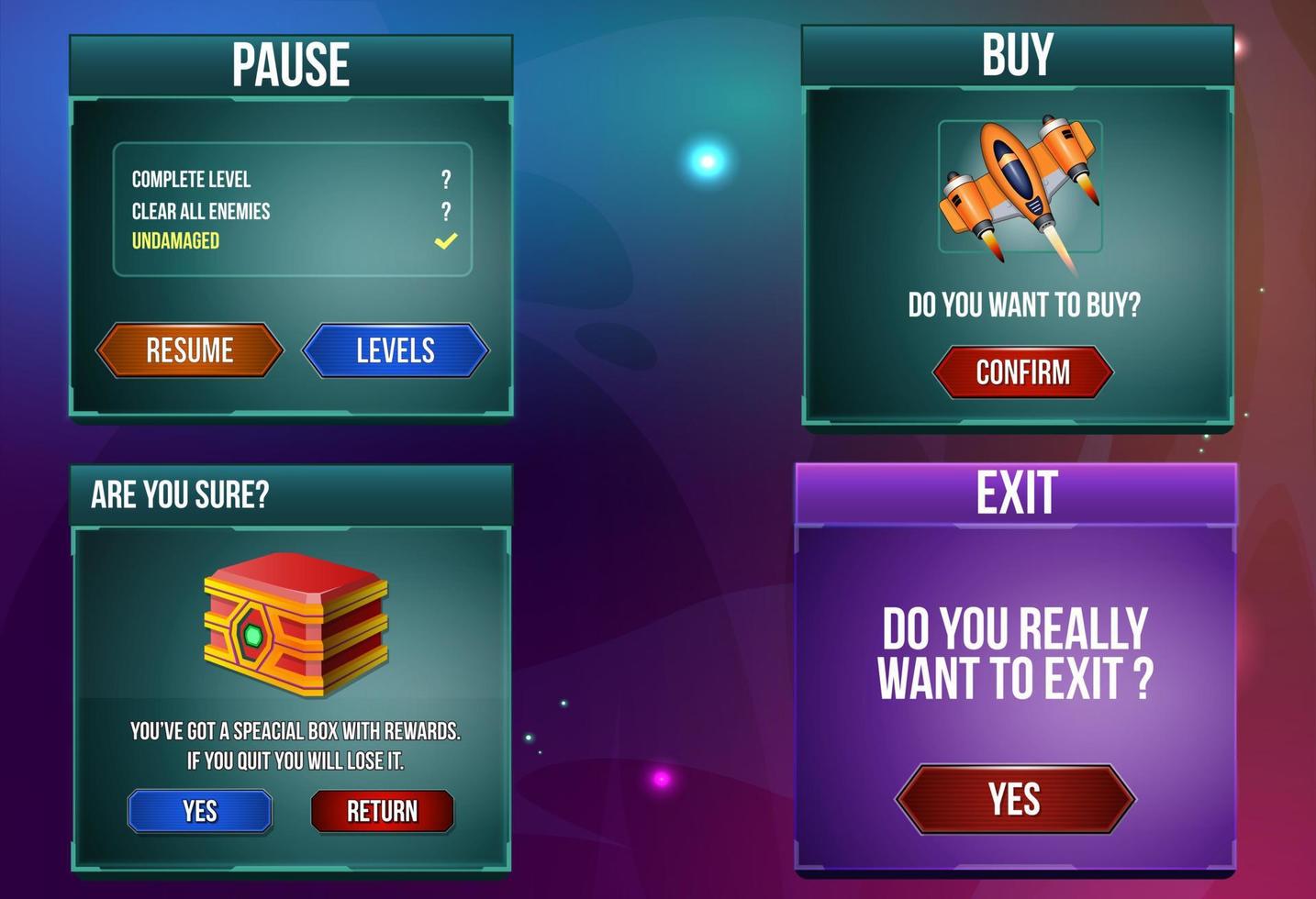
Task: Select the EXIT title bar
Action: pos(1020,491)
